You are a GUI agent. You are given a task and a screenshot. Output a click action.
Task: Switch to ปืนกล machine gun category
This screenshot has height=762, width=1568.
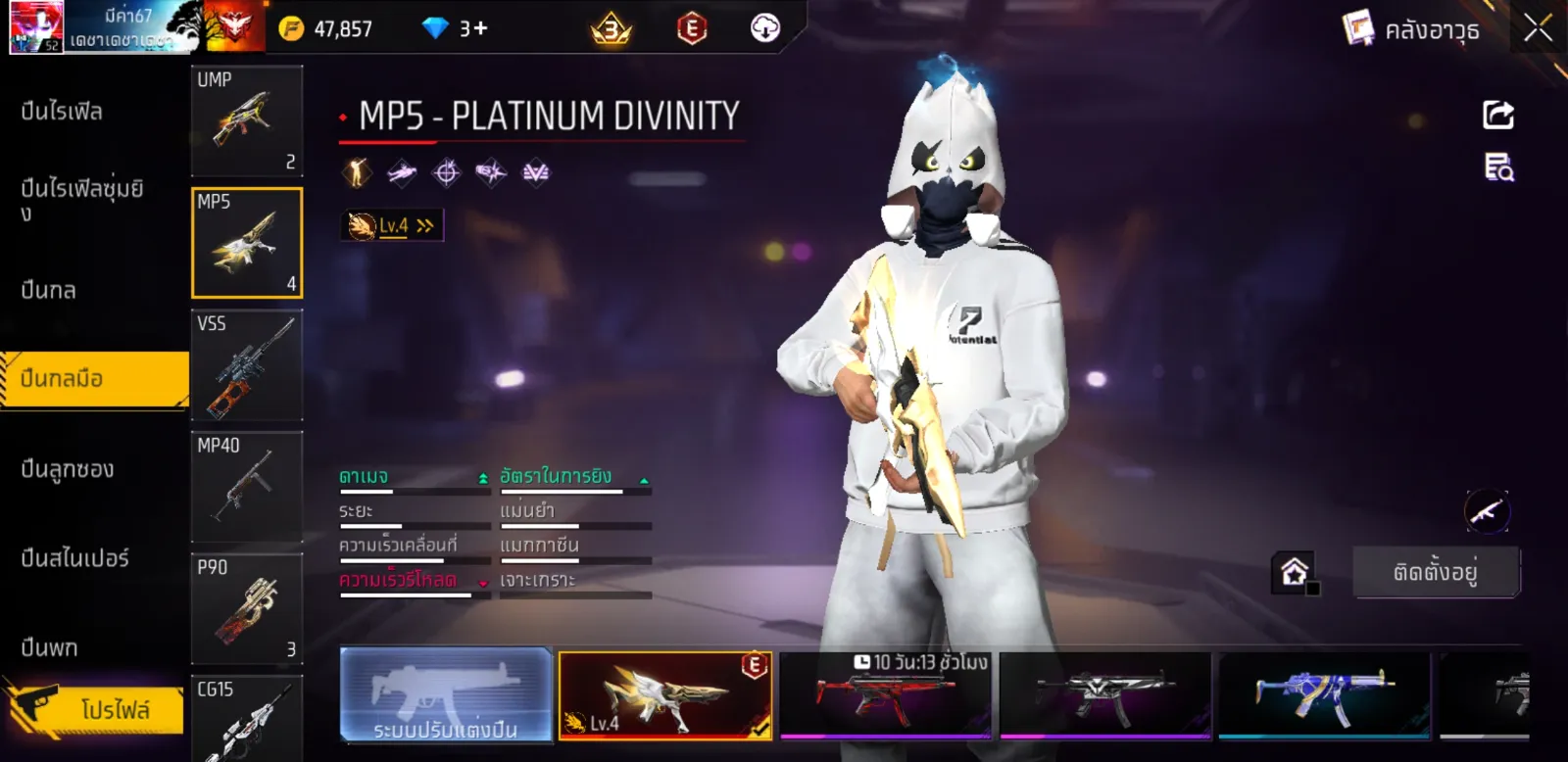coord(49,290)
